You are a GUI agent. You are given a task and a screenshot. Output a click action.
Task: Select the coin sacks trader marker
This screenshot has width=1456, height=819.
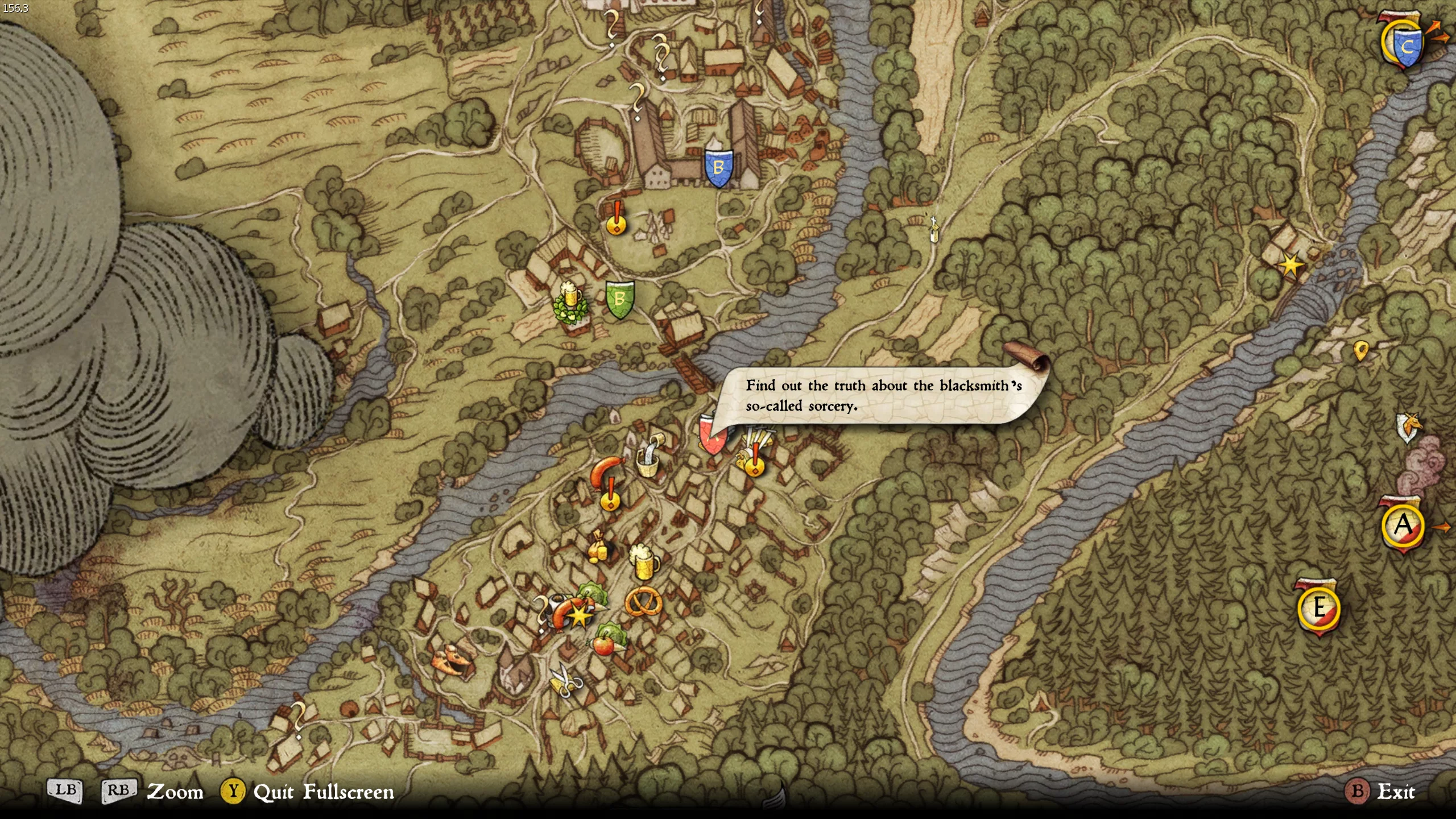tap(597, 547)
